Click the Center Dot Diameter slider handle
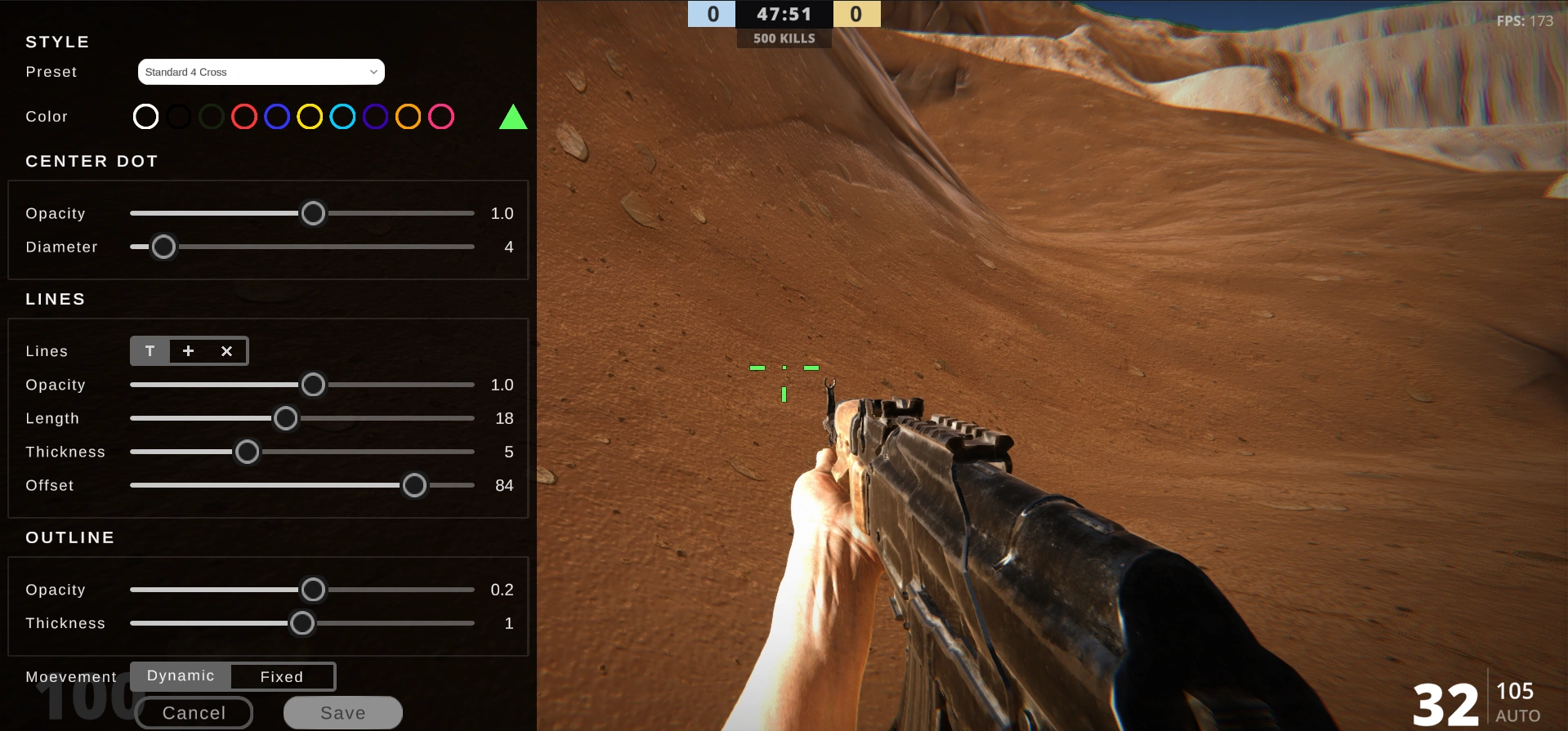The image size is (1568, 731). pyautogui.click(x=163, y=246)
